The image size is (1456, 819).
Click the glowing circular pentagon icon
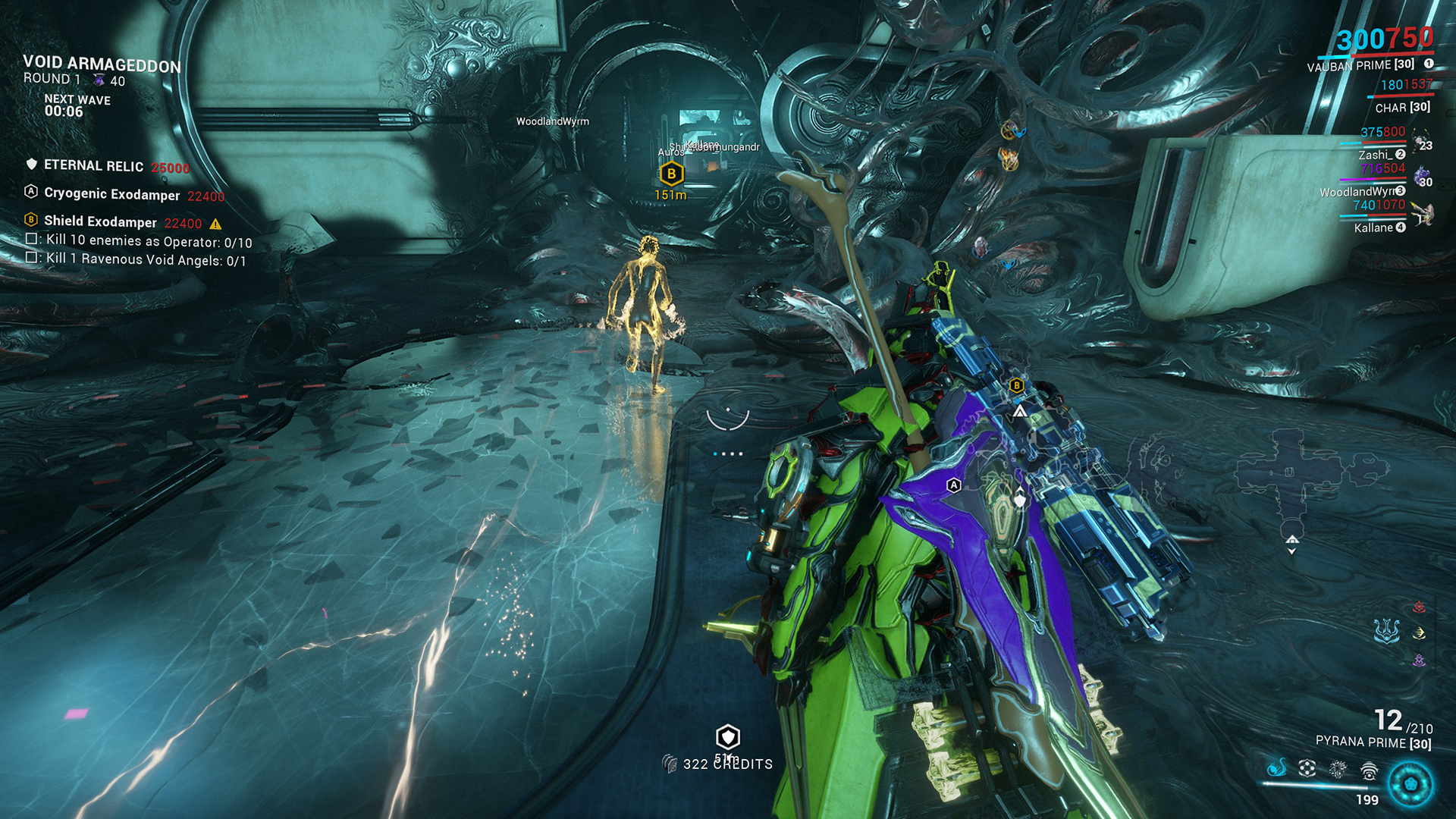coord(1410,784)
